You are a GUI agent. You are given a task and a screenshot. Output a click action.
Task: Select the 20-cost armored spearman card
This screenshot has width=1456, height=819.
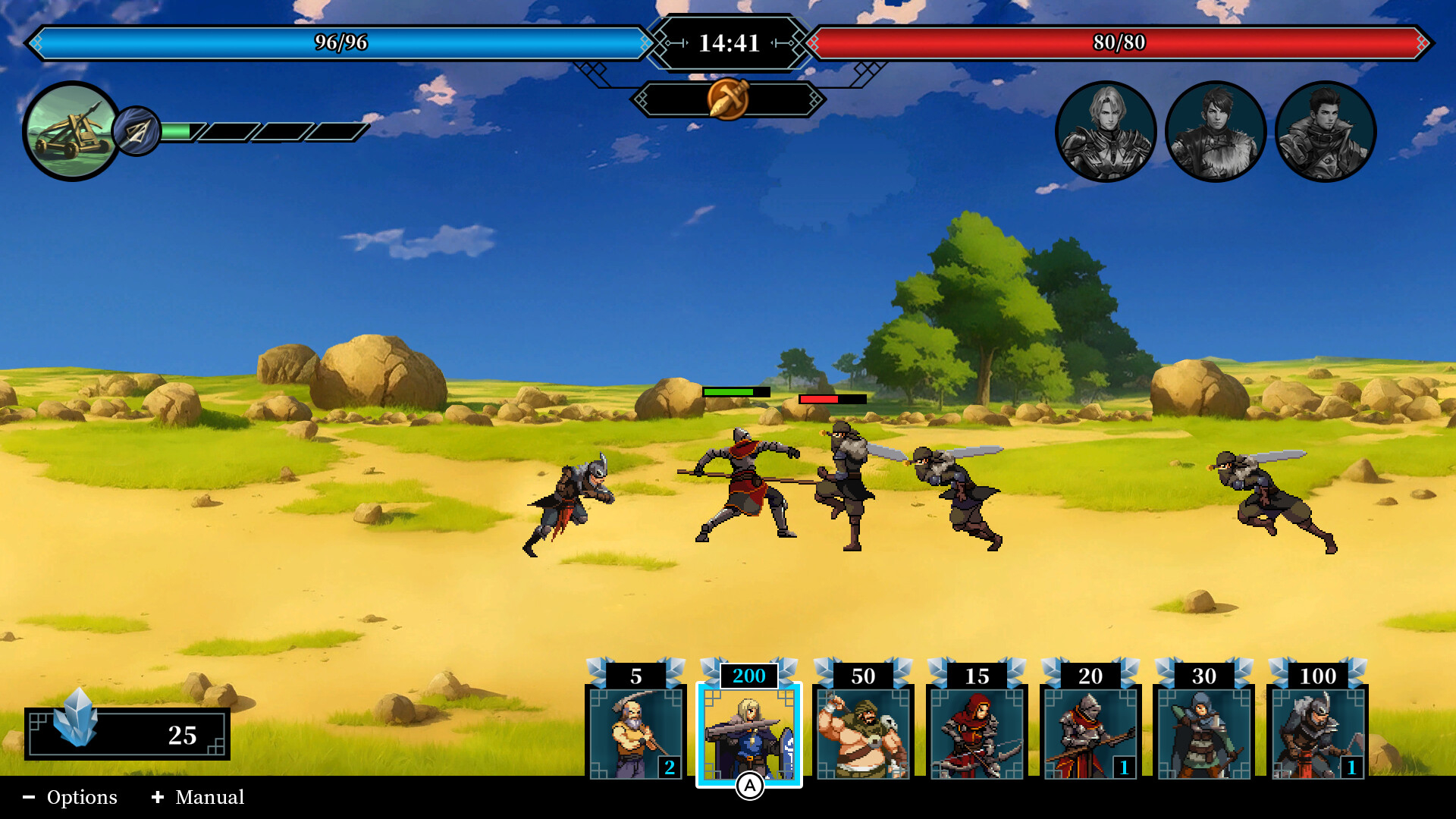(1090, 732)
